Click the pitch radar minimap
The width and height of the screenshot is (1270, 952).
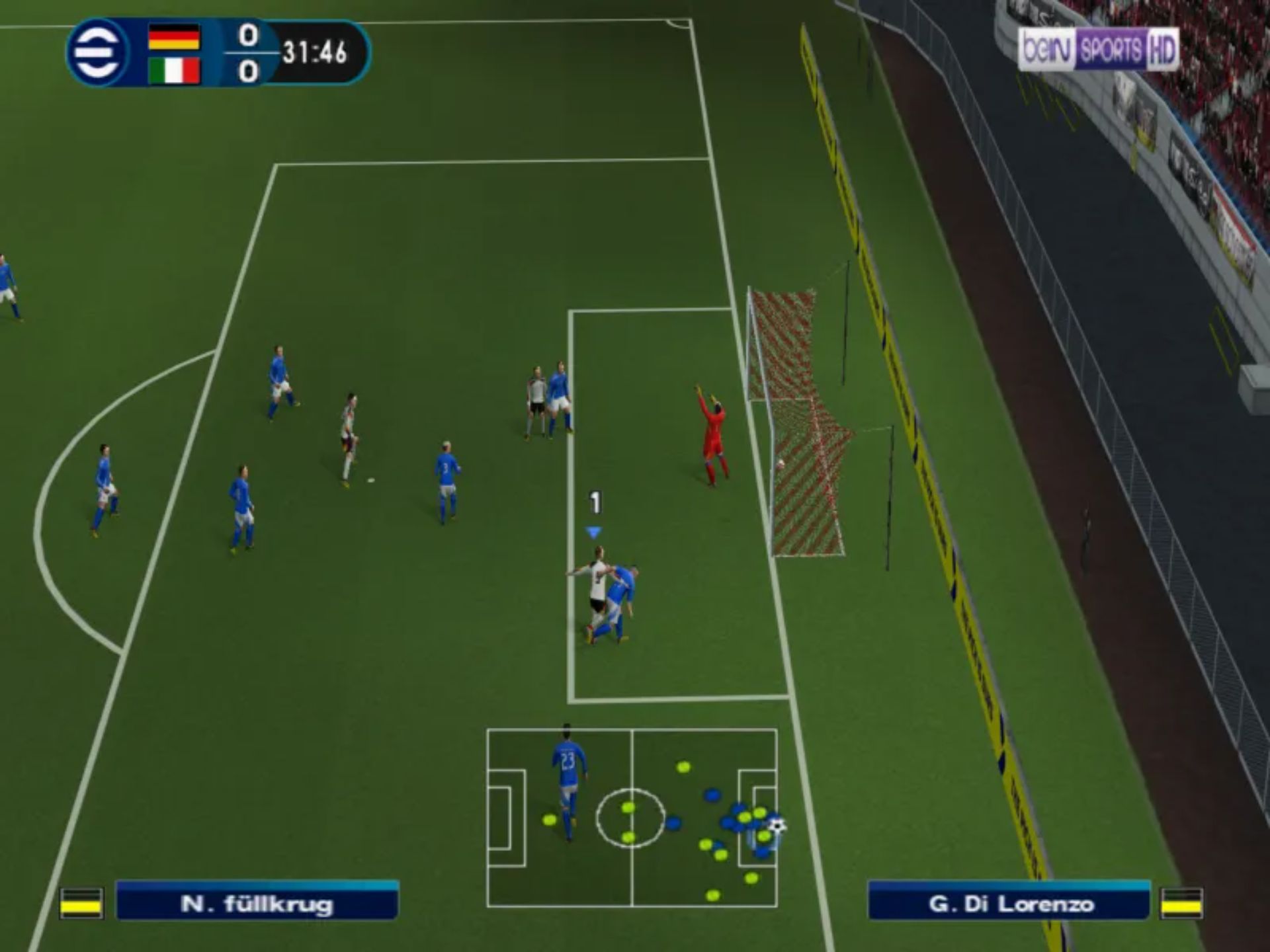click(x=632, y=818)
